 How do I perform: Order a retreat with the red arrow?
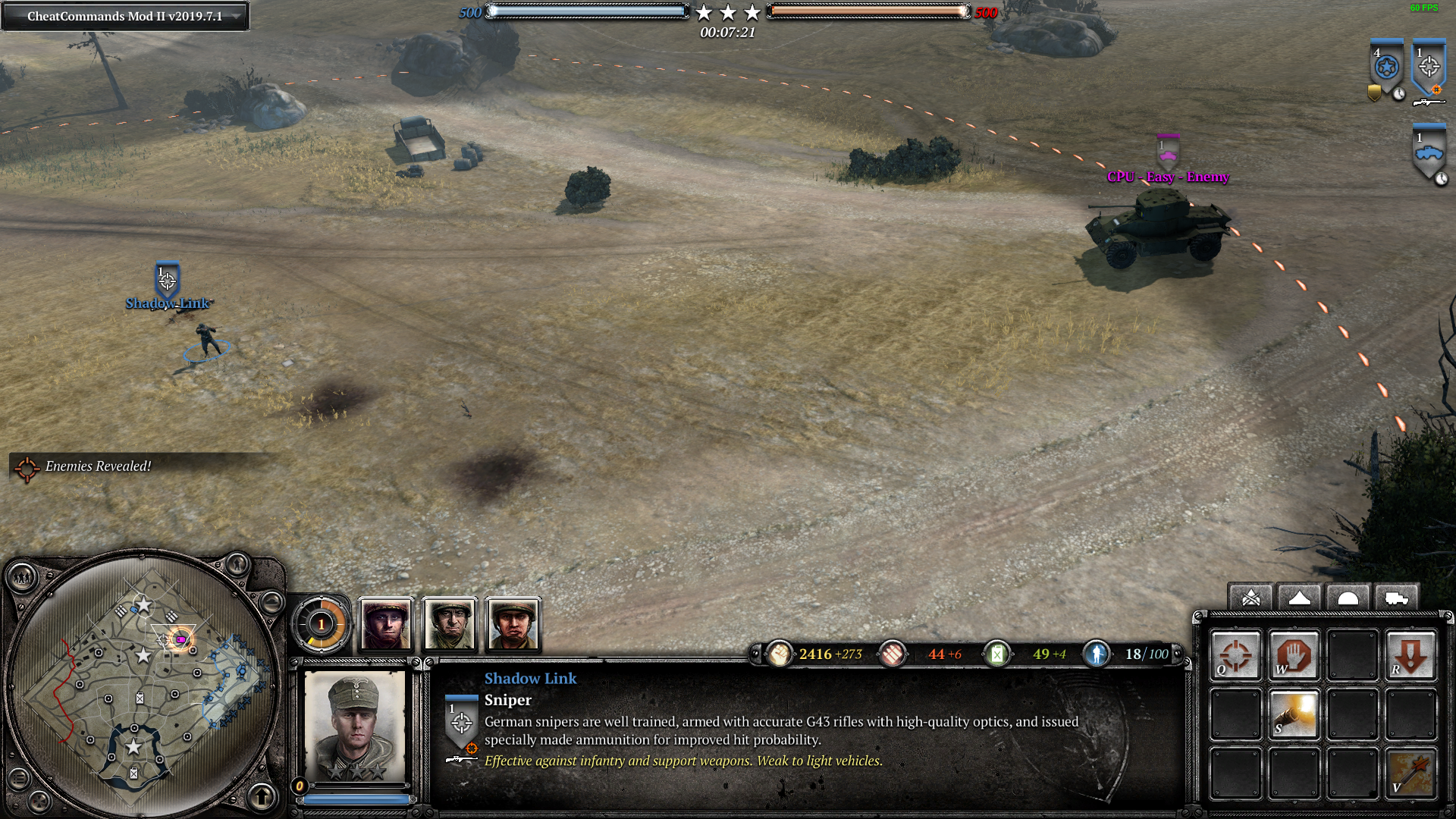(x=1410, y=655)
